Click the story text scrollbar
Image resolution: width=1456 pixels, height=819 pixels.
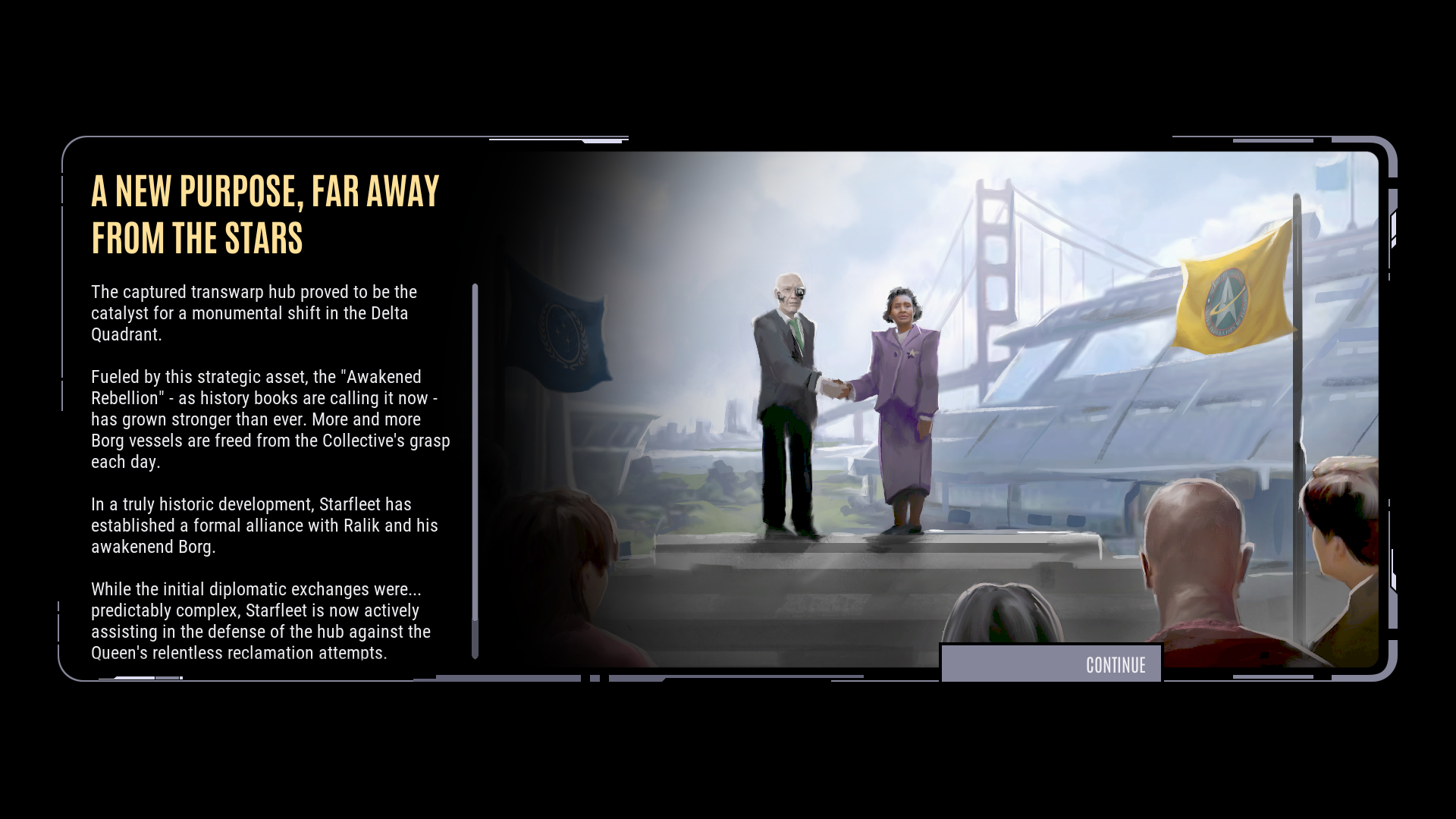pyautogui.click(x=475, y=470)
